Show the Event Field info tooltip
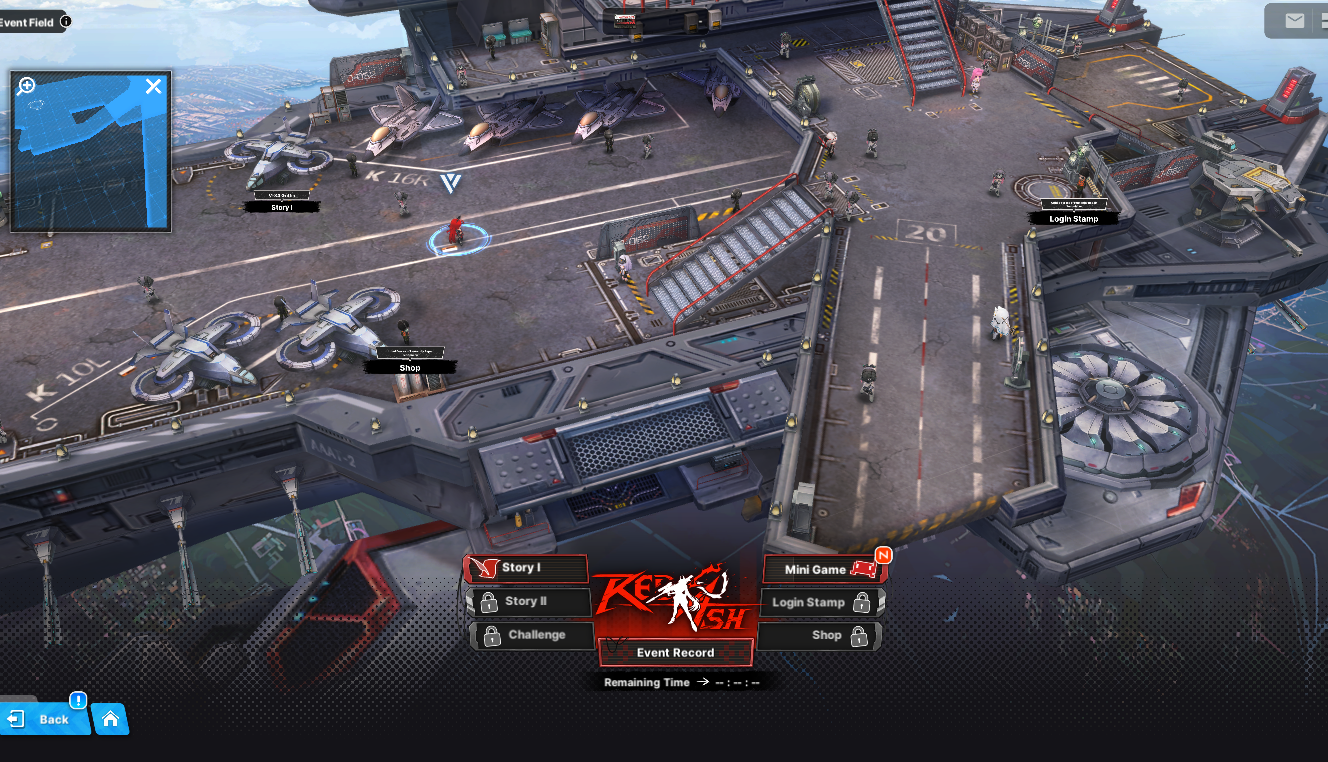Image resolution: width=1328 pixels, height=762 pixels. 66,21
